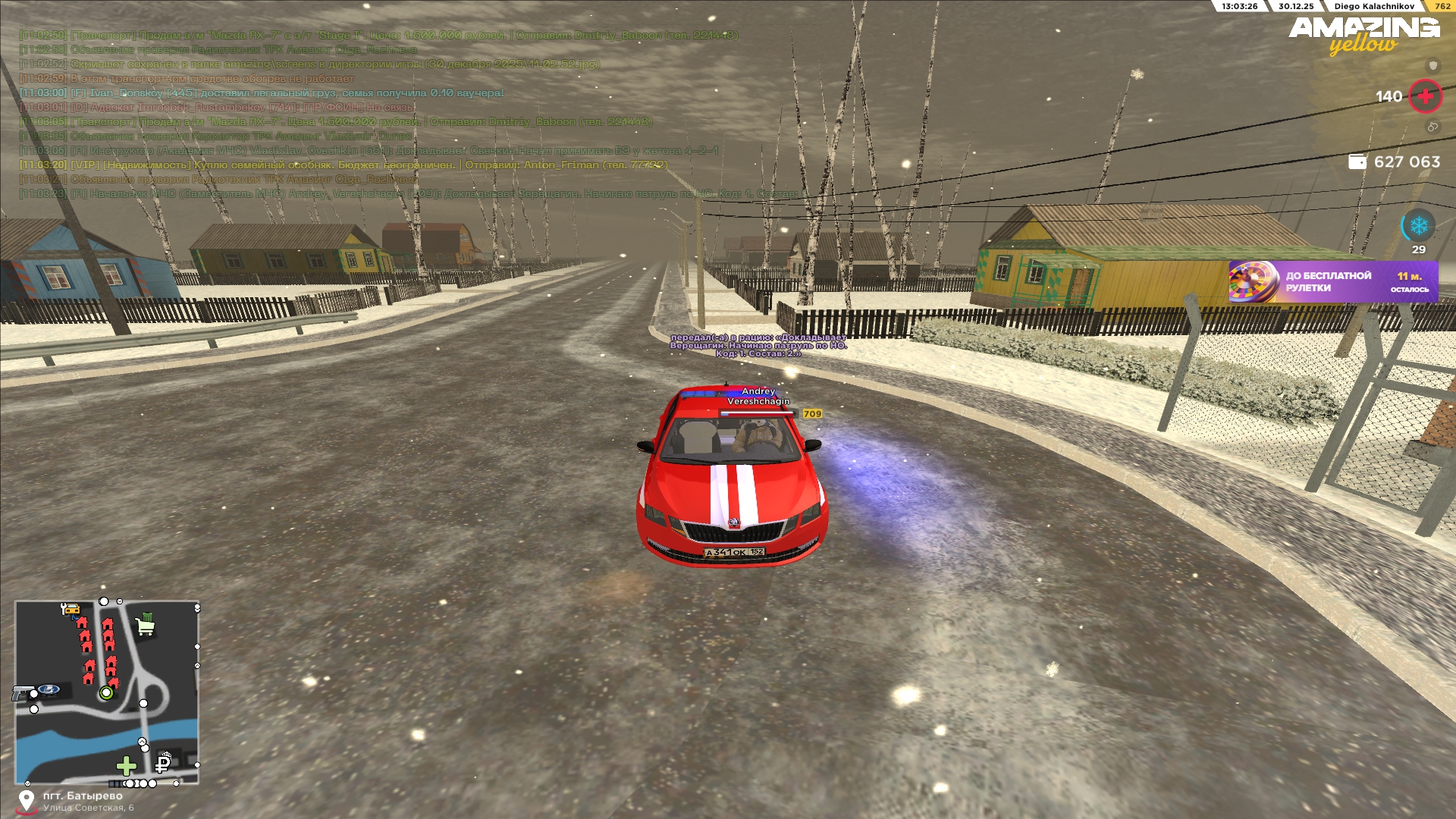Open the free roulette countdown banner

click(1333, 281)
